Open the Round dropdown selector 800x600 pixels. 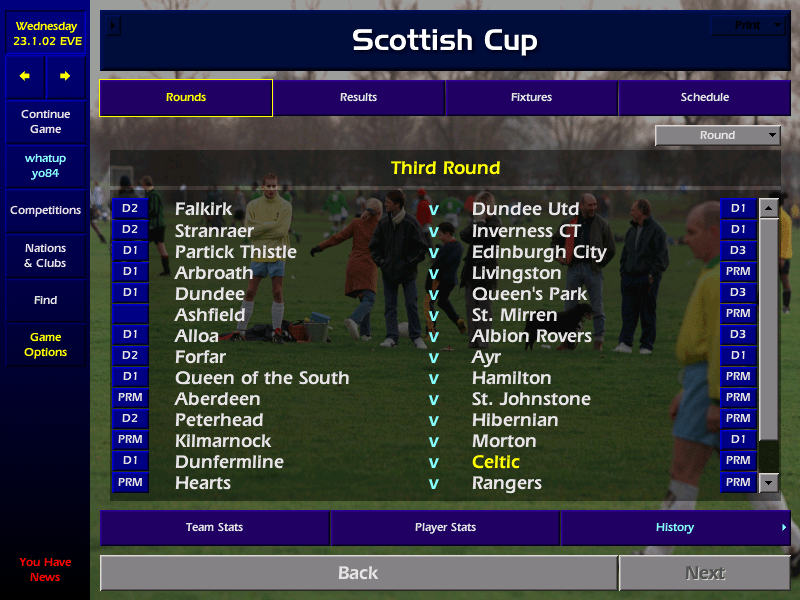(x=717, y=136)
